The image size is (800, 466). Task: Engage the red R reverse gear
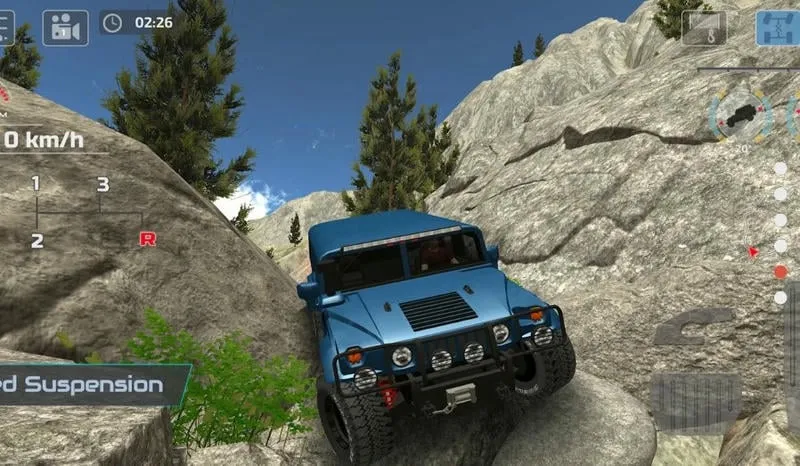tap(147, 239)
